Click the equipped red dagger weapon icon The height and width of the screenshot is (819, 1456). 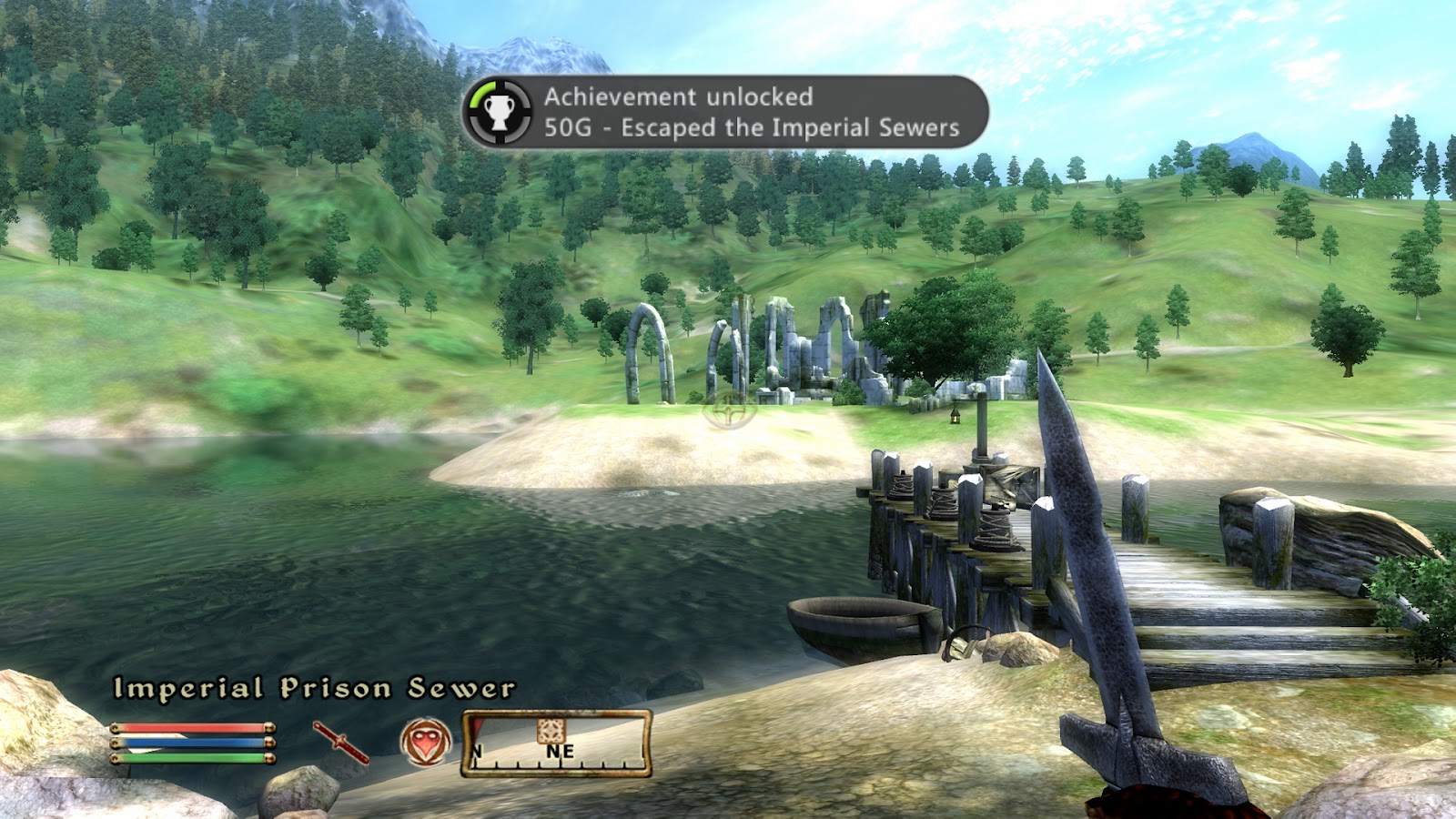tap(341, 743)
